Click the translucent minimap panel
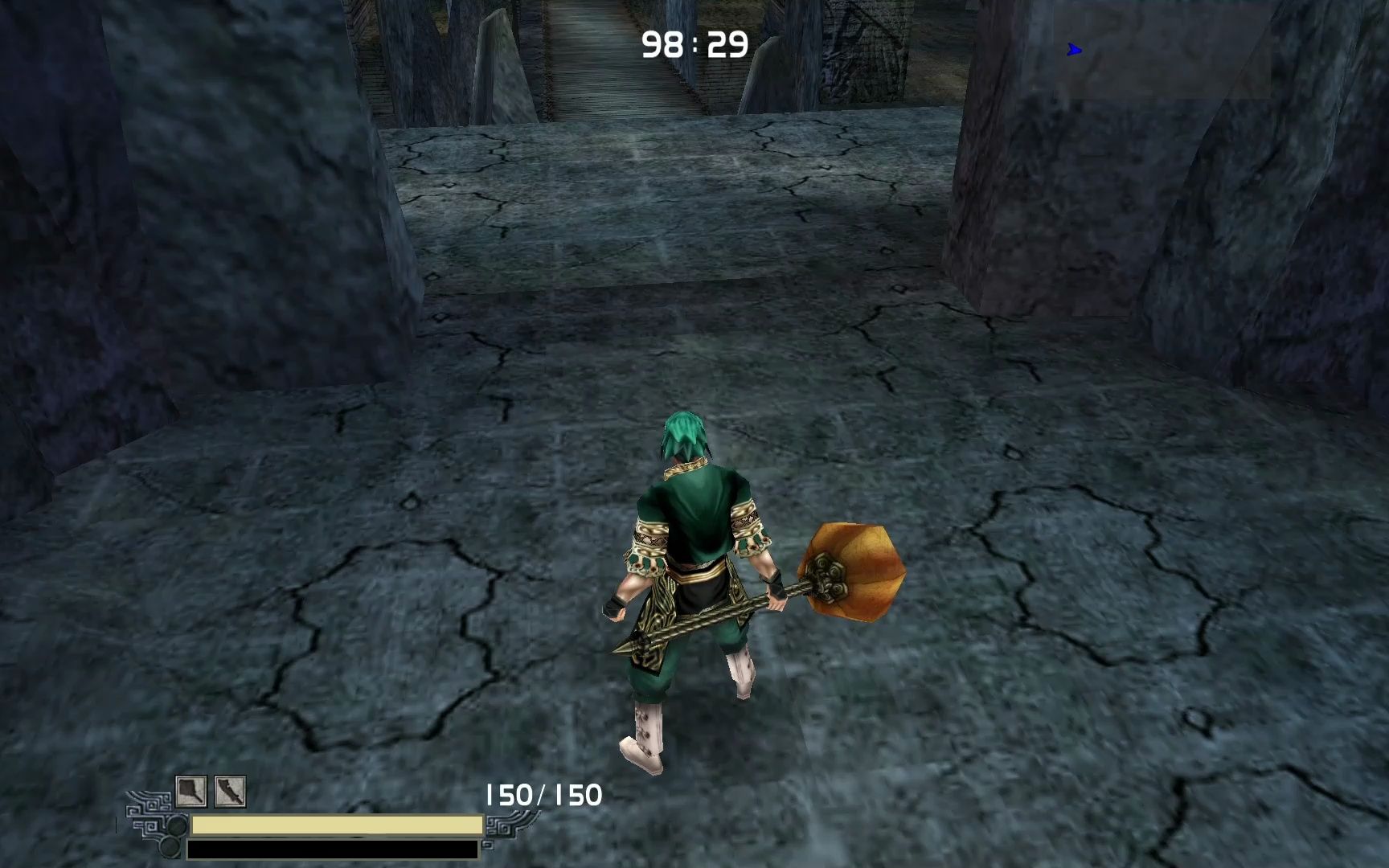Viewport: 1389px width, 868px height. click(x=1163, y=50)
